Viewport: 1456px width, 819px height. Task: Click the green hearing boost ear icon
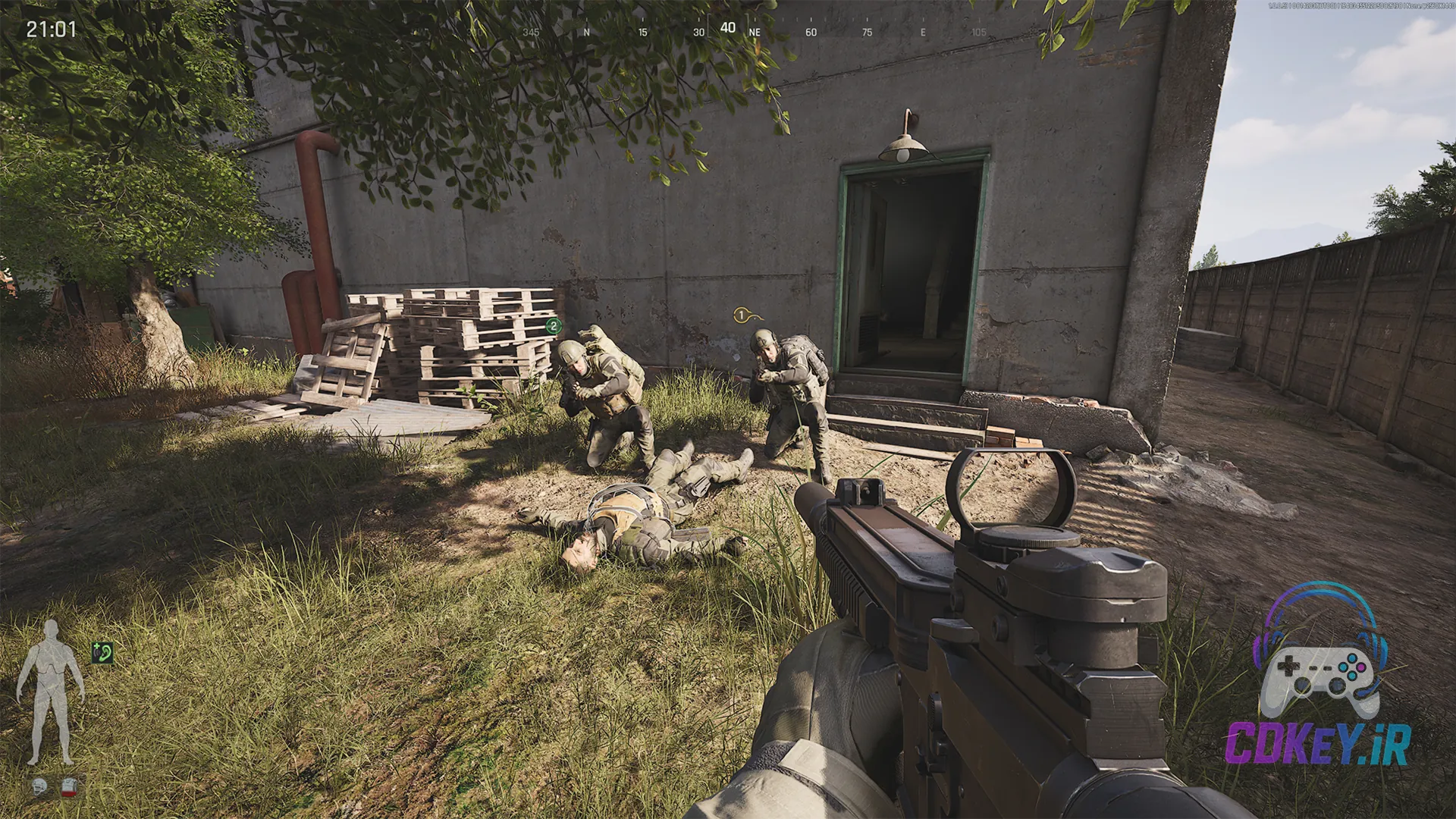coord(102,653)
